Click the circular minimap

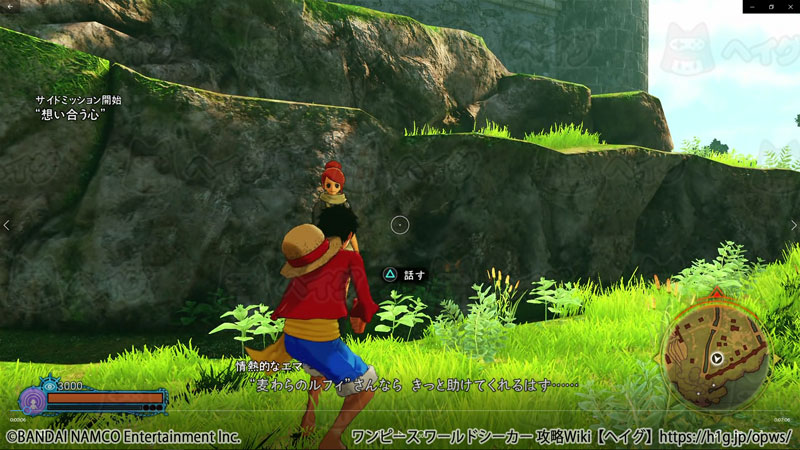click(715, 357)
